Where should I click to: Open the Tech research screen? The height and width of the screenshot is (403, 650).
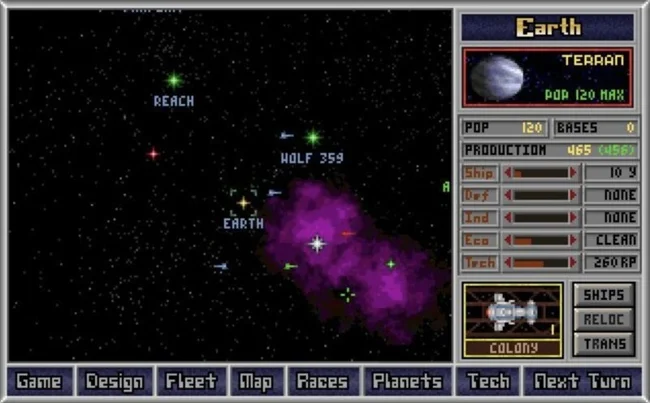click(x=488, y=381)
